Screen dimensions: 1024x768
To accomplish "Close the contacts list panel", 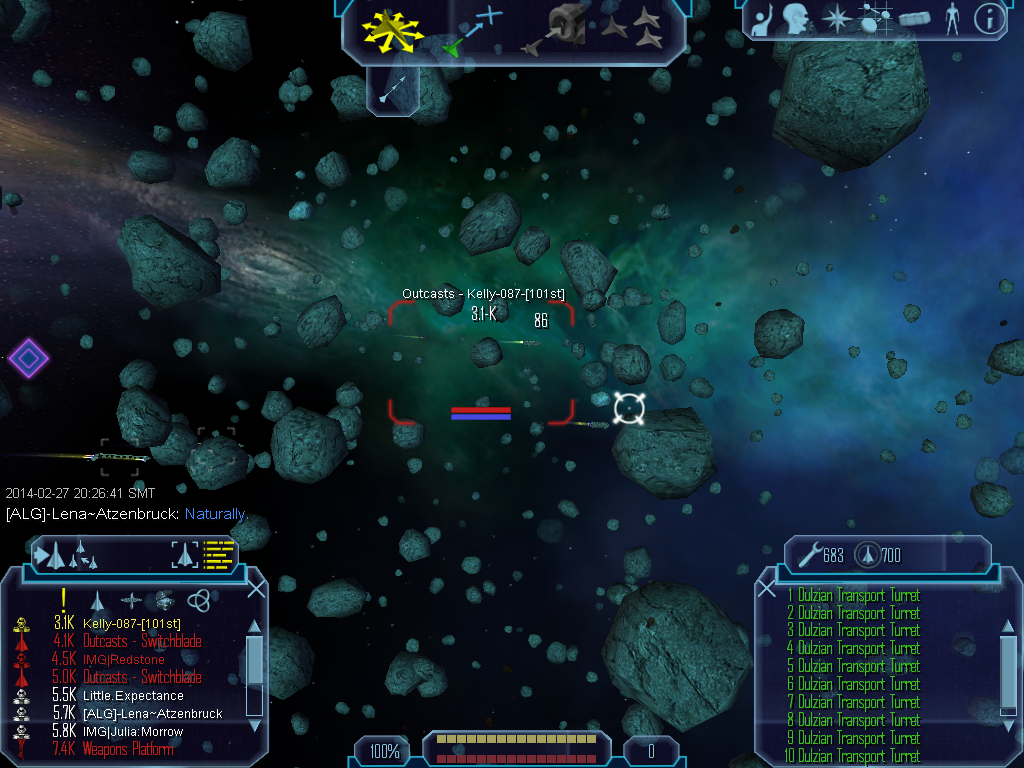I will click(x=256, y=588).
